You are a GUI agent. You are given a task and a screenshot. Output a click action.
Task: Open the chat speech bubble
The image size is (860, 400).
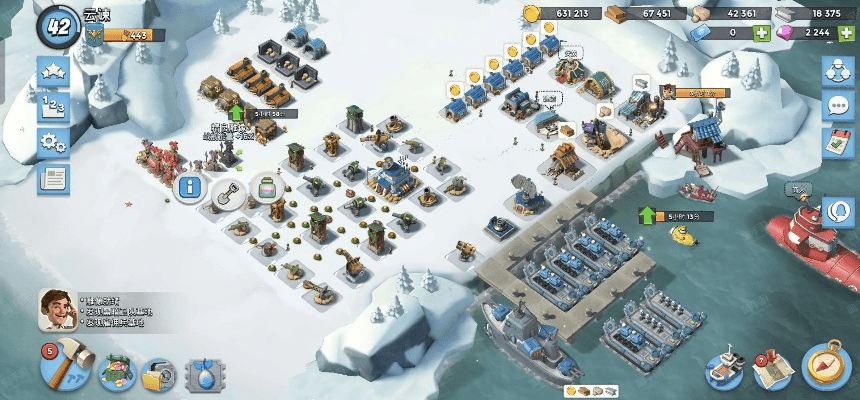[837, 107]
